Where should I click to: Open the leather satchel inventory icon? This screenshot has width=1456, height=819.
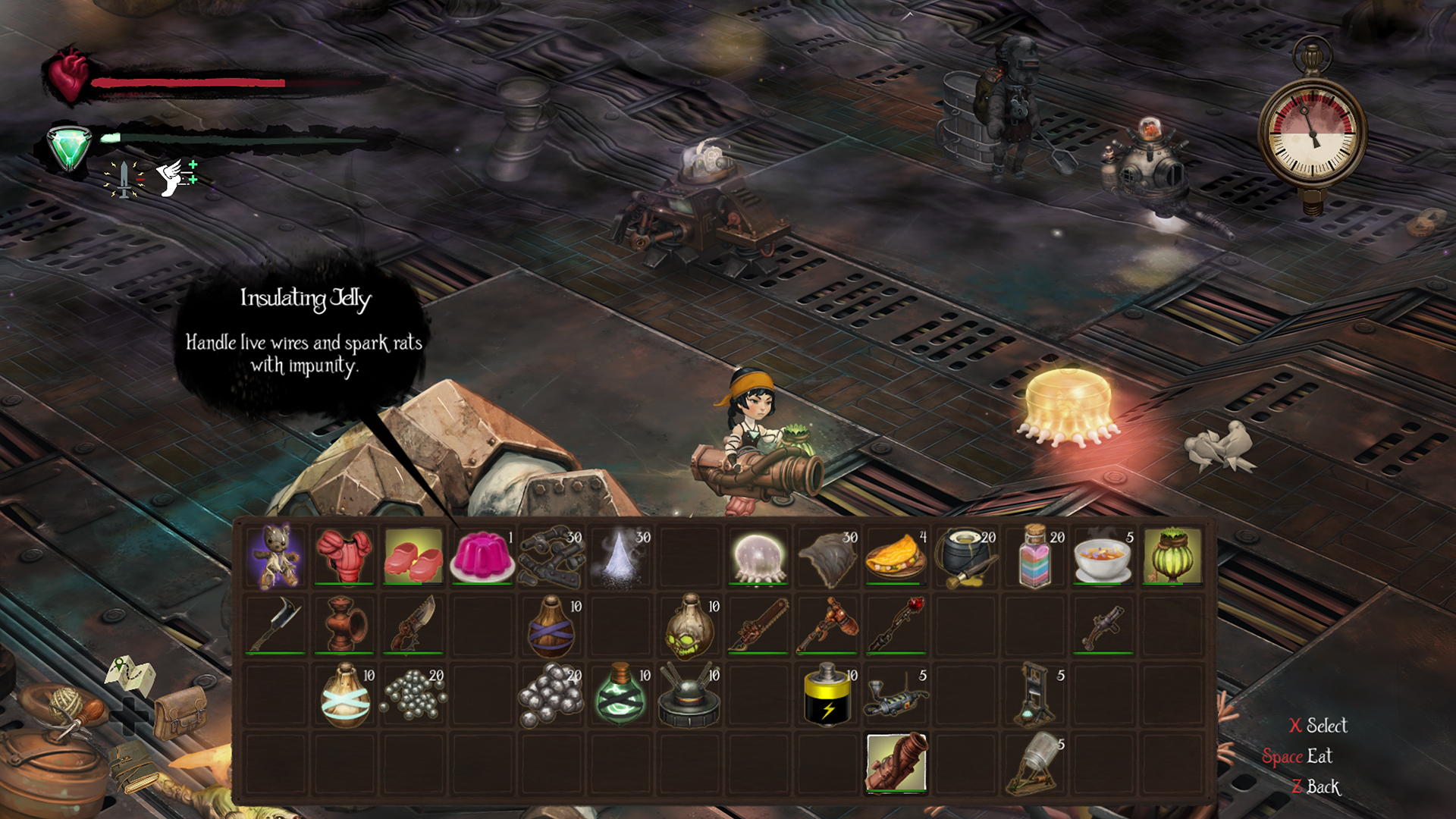point(180,713)
